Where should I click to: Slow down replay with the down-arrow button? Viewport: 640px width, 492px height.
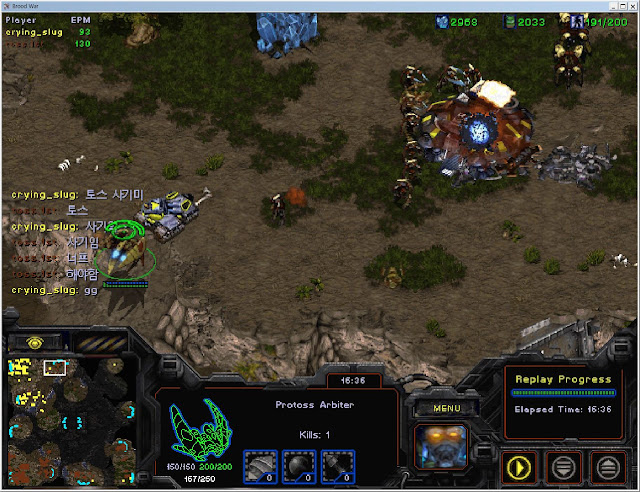[x=564, y=465]
